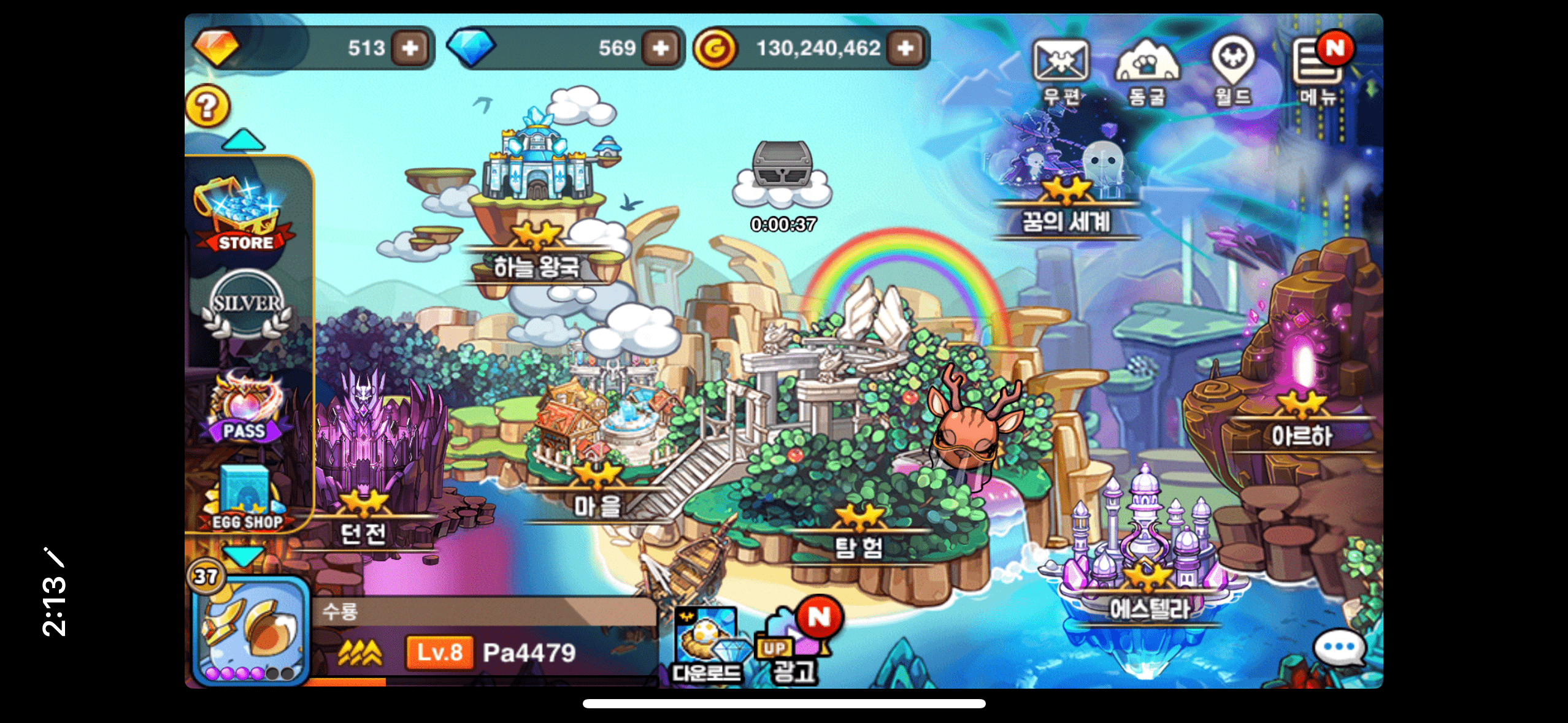Add more orange gems with plus button
Image resolution: width=1568 pixels, height=723 pixels.
(410, 48)
